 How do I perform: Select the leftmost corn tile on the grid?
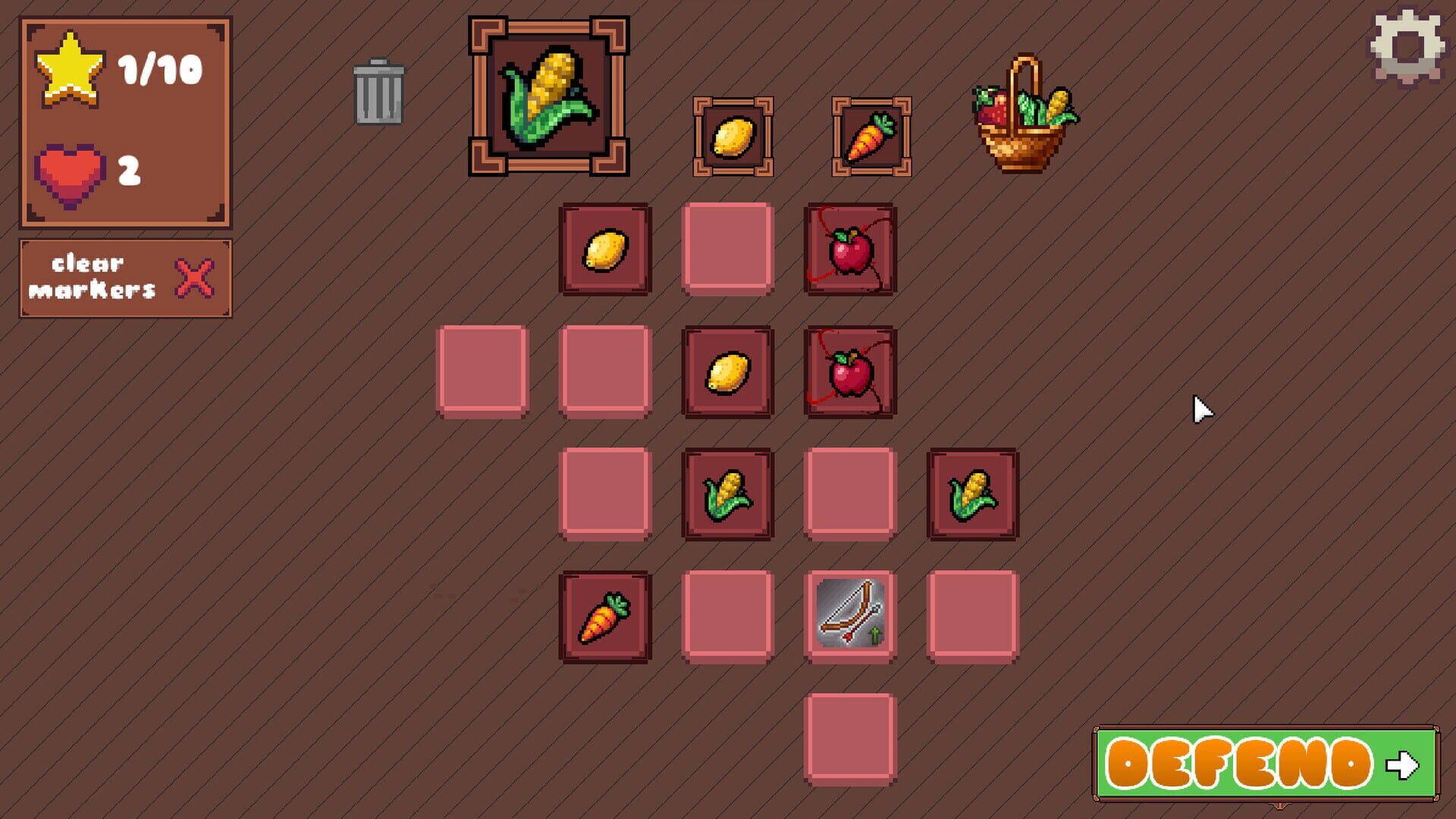728,493
